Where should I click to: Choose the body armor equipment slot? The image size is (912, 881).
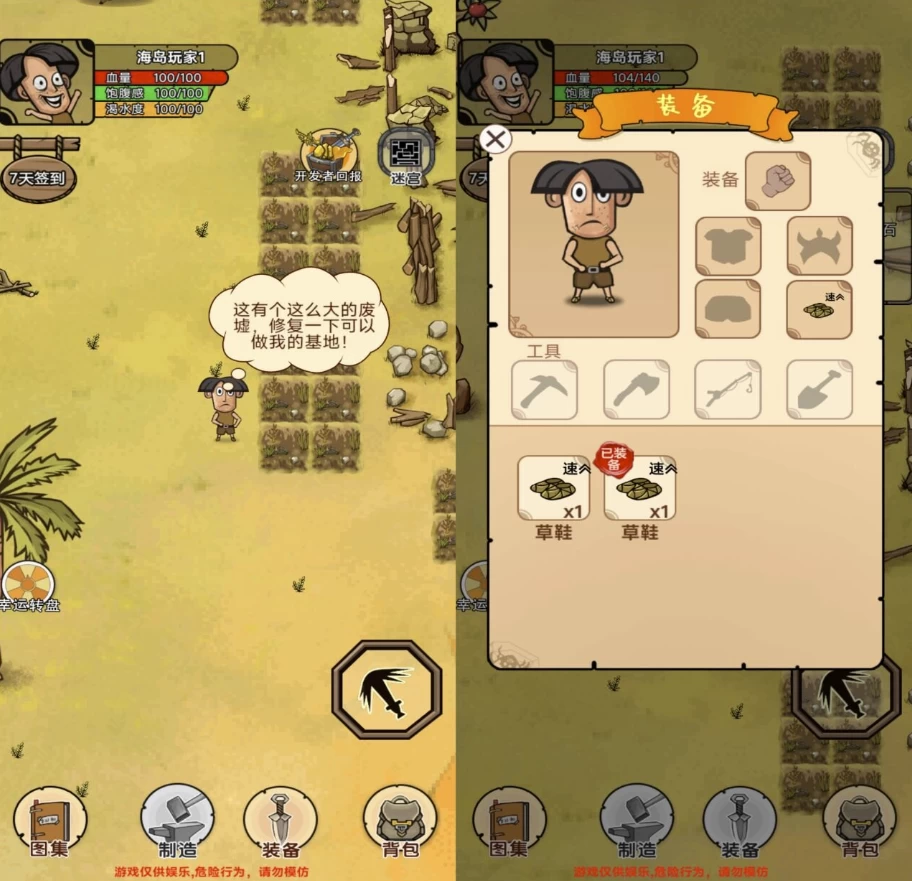[x=728, y=246]
